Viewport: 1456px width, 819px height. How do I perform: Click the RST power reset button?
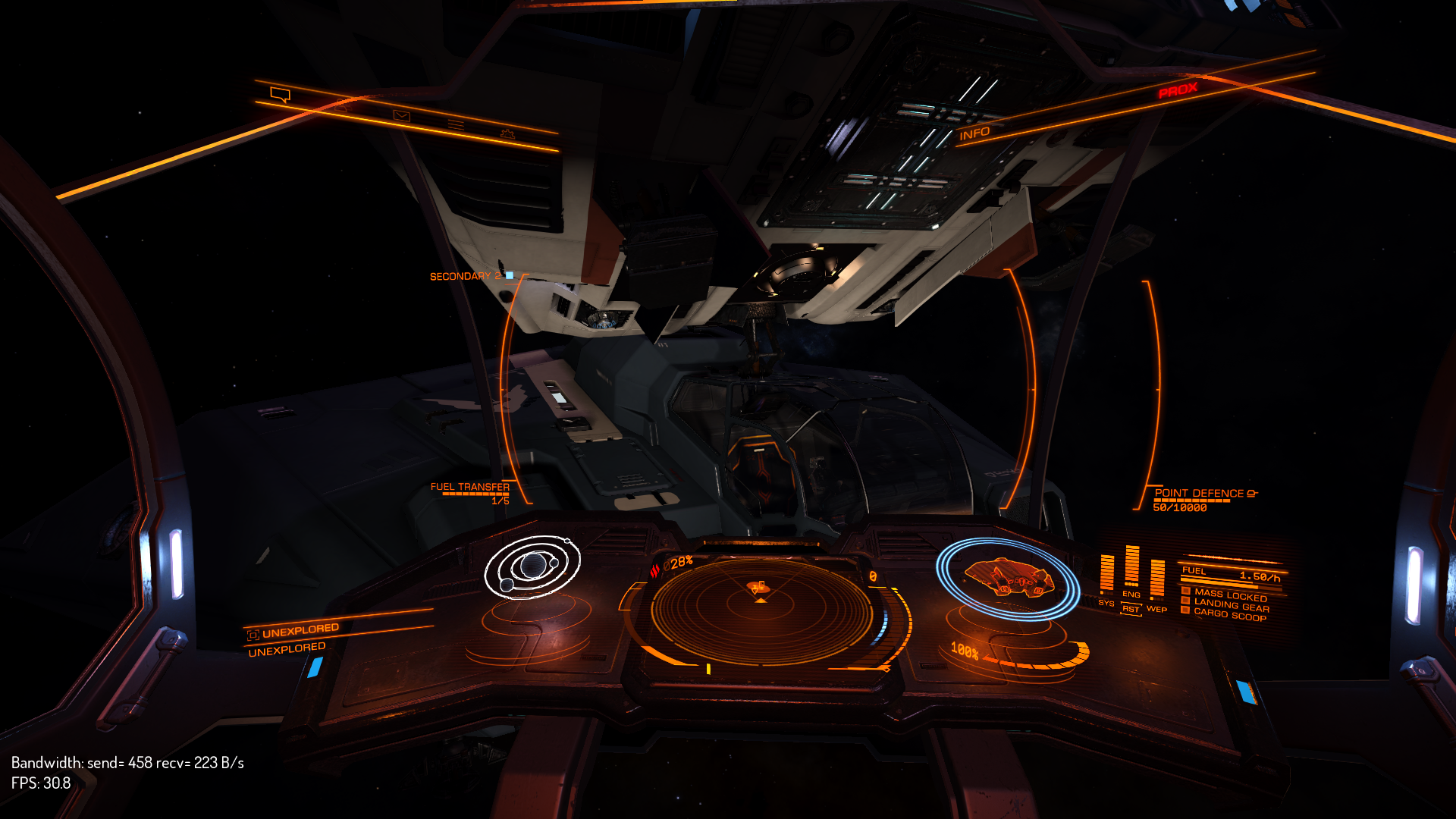[x=1131, y=609]
